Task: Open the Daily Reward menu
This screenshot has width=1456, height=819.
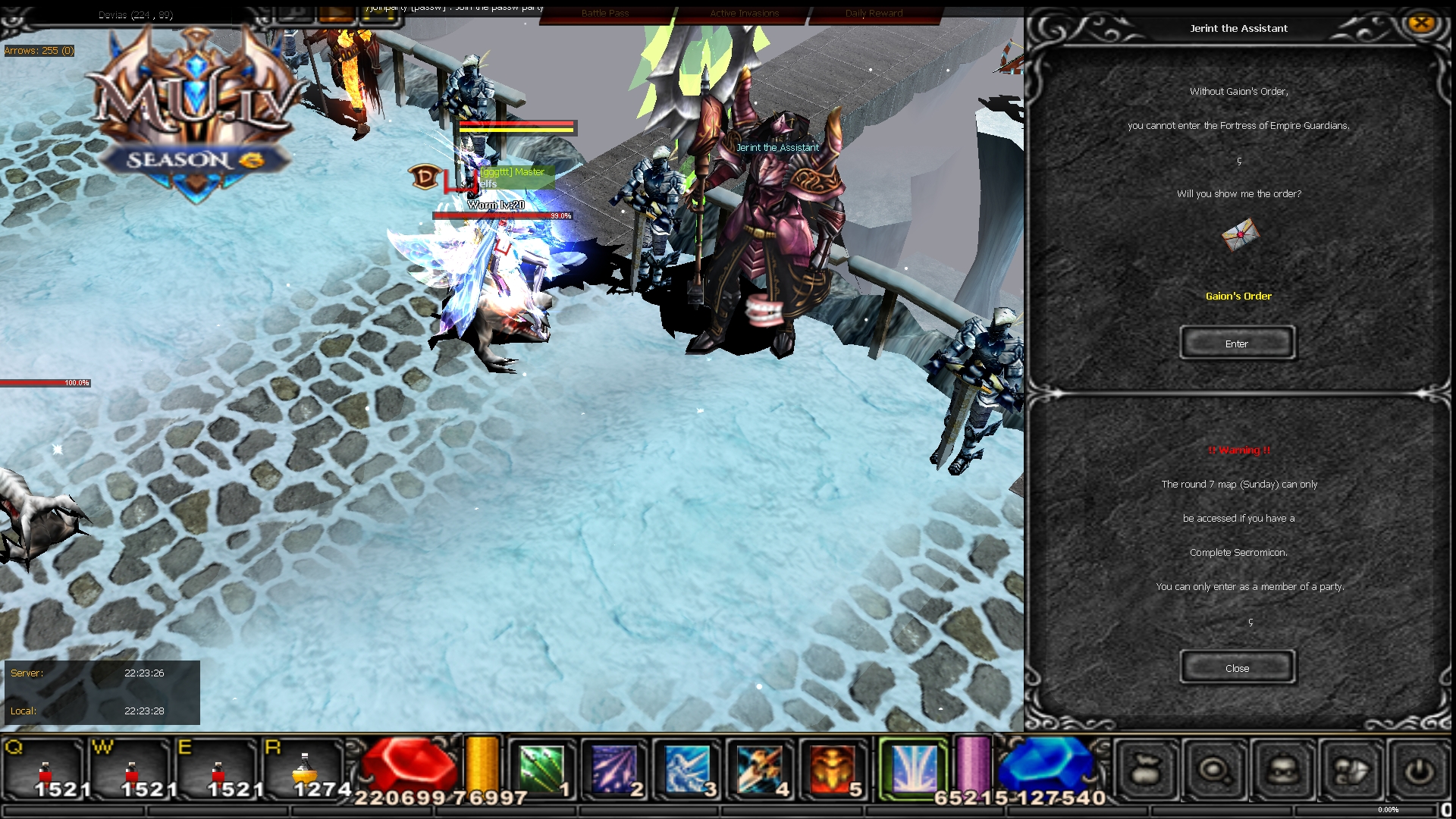Action: click(874, 13)
